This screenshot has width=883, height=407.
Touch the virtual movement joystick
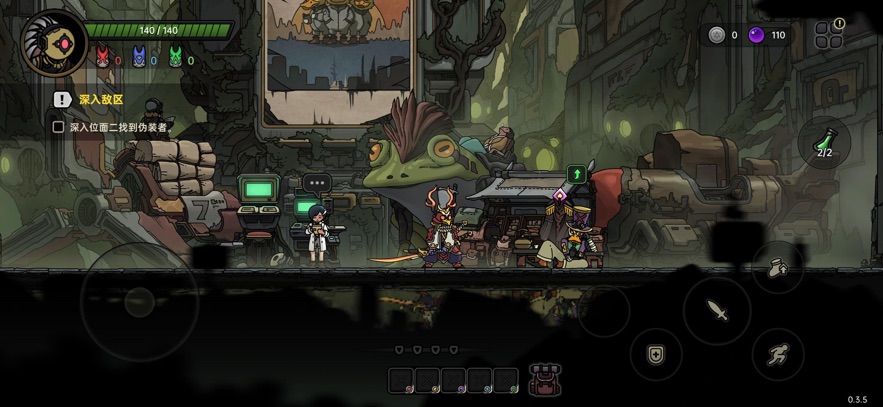[139, 300]
